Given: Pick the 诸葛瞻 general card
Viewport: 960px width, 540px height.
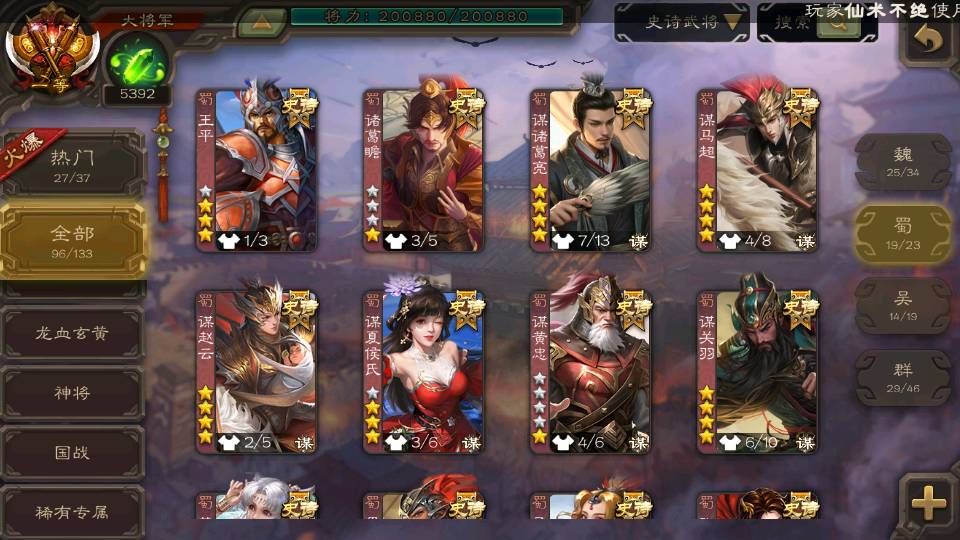Looking at the screenshot, I should click(x=424, y=170).
